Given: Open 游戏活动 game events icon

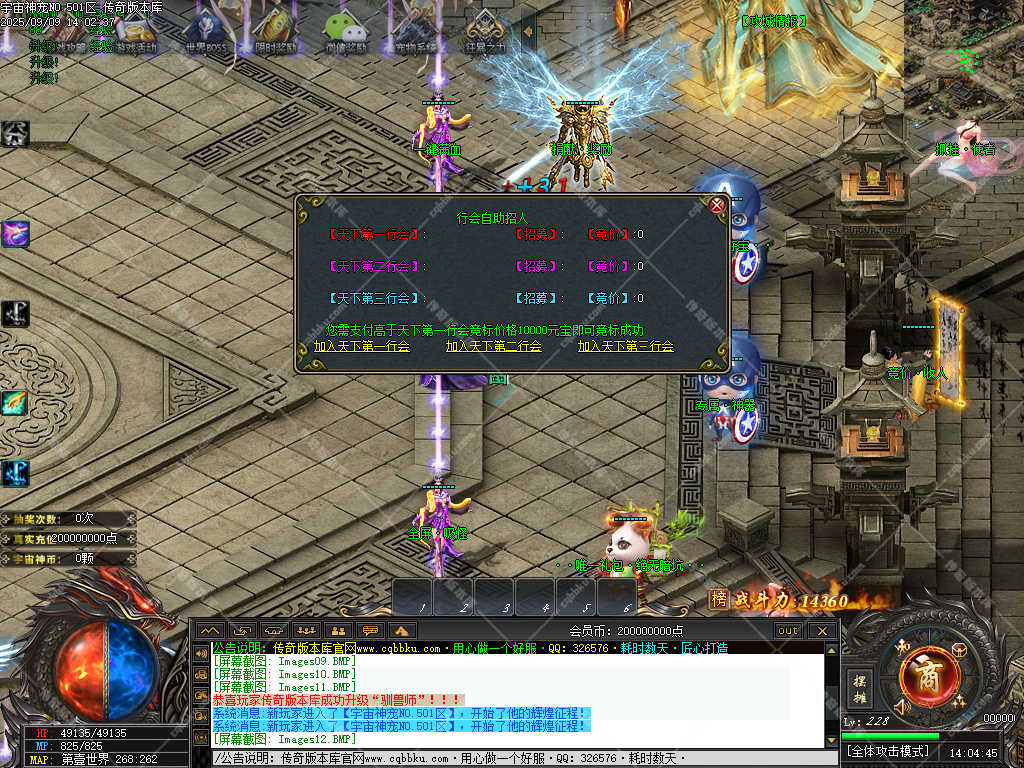Looking at the screenshot, I should point(136,30).
